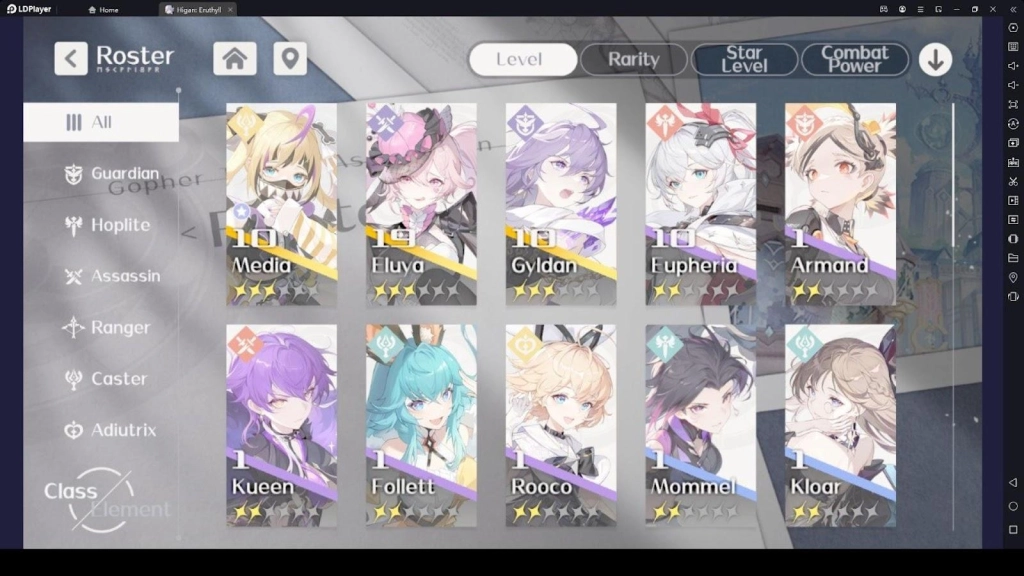Sort roster by Rarity
This screenshot has width=1024, height=576.
[x=634, y=60]
